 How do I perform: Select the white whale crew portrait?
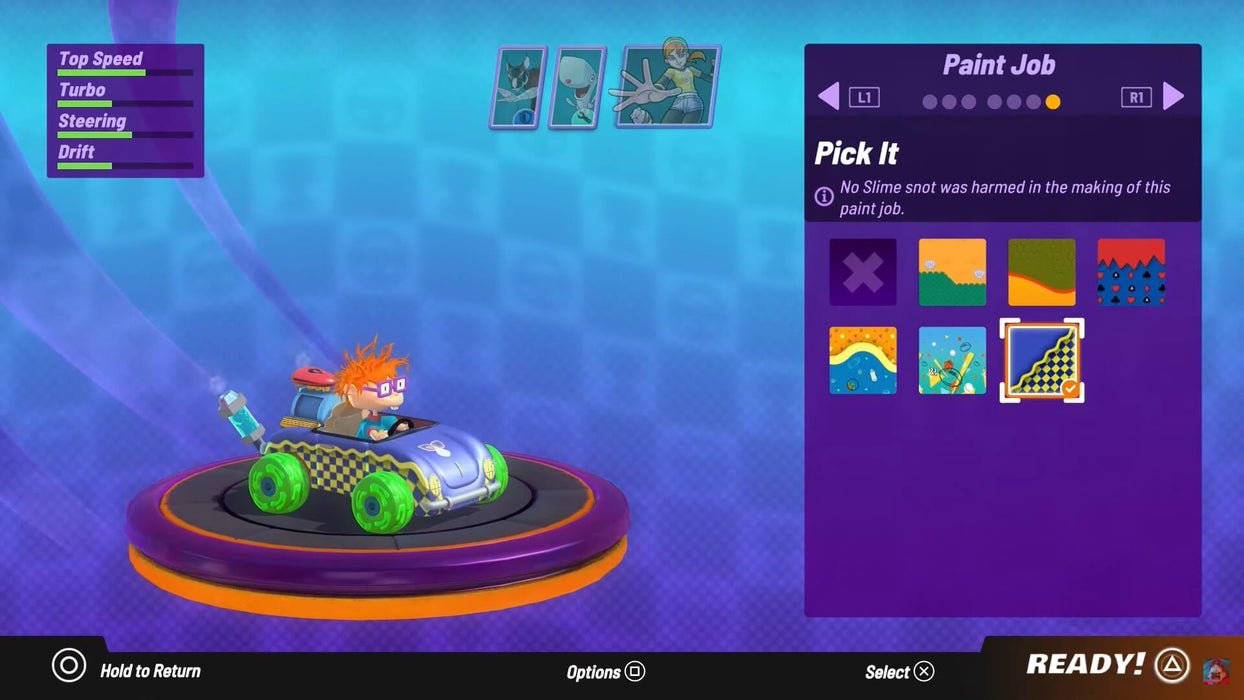point(577,88)
